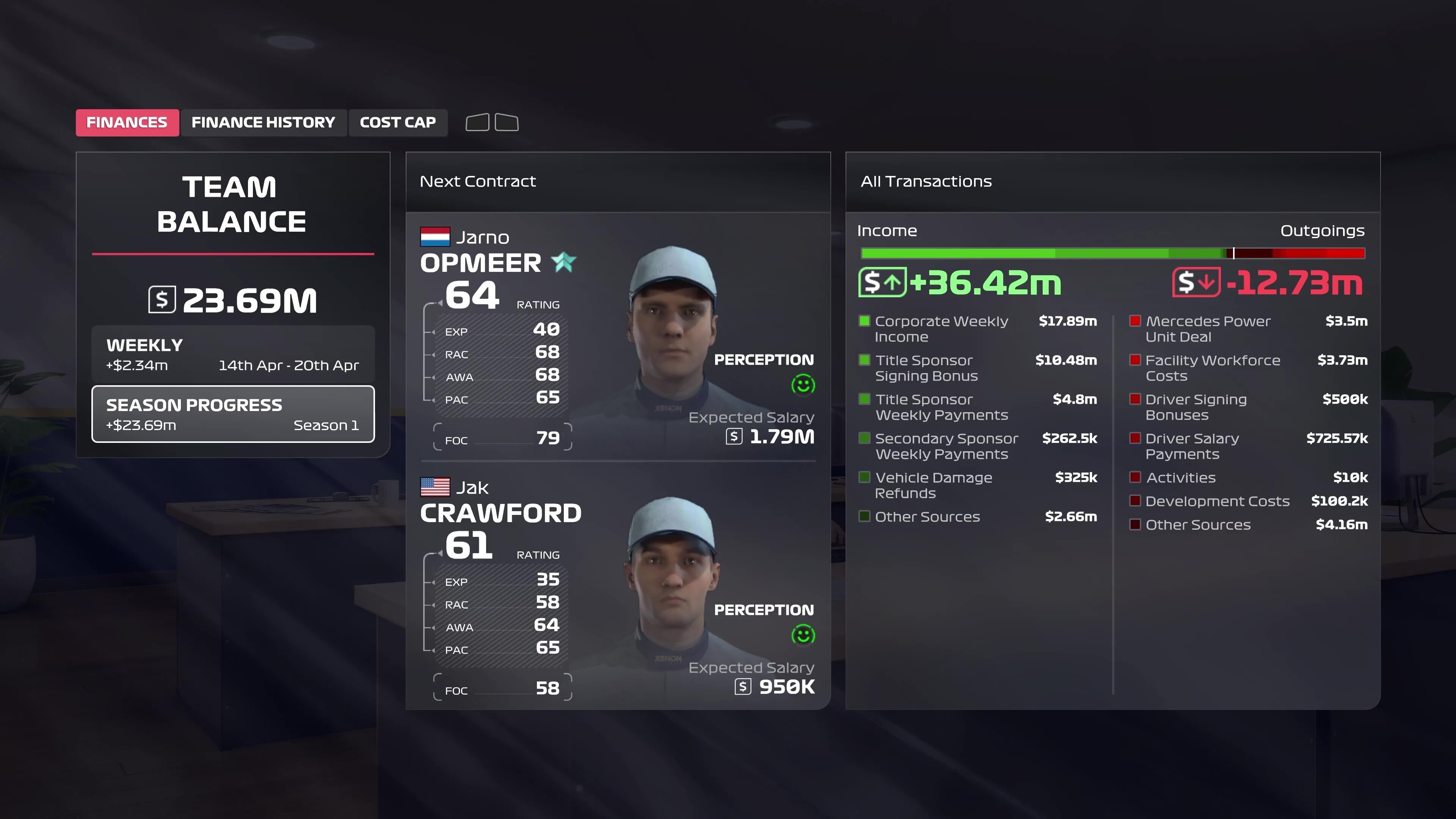Click Opmeer's green perception smiley
The height and width of the screenshot is (819, 1456).
click(x=803, y=384)
